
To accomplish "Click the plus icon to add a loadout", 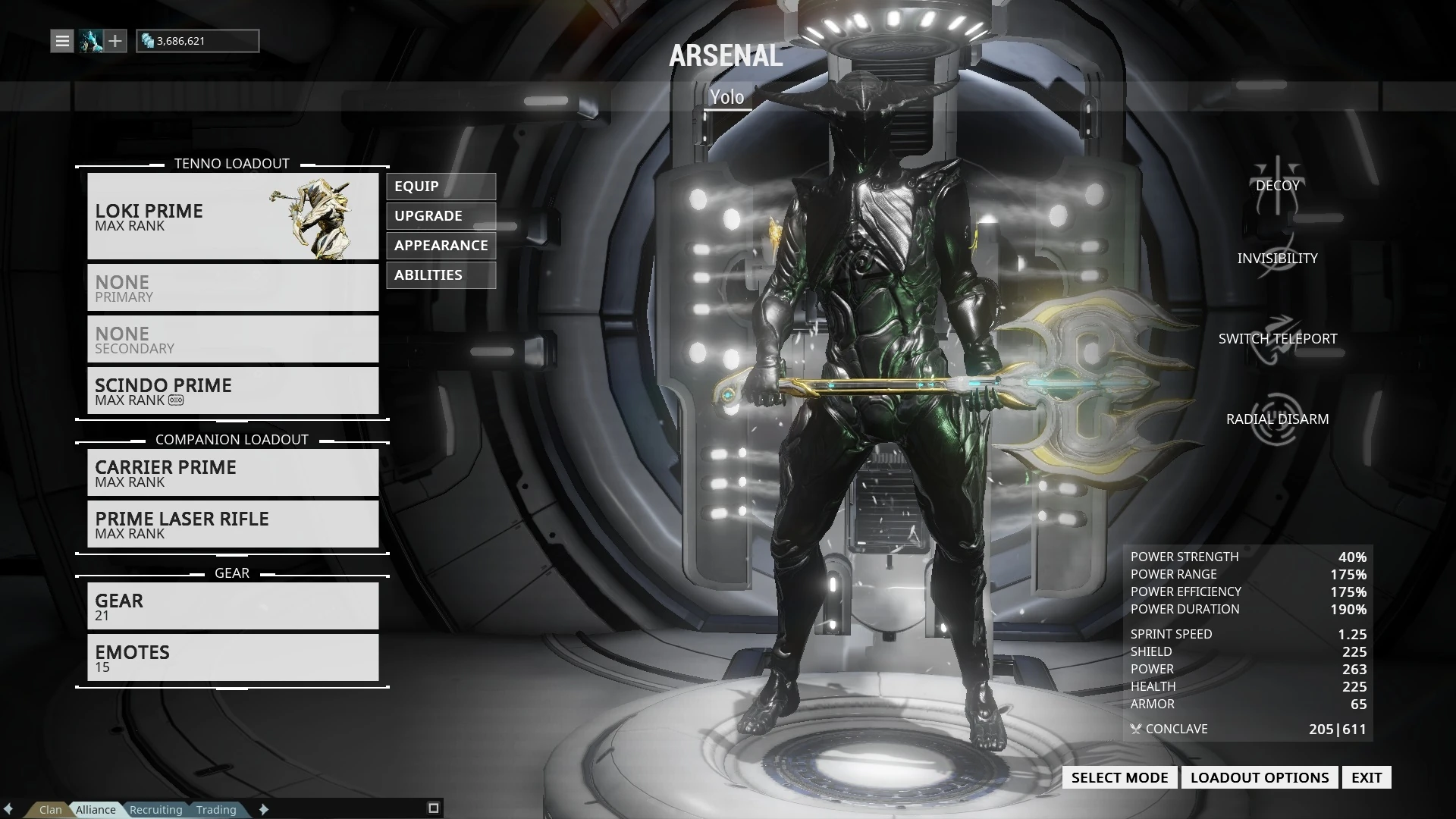I will (115, 41).
